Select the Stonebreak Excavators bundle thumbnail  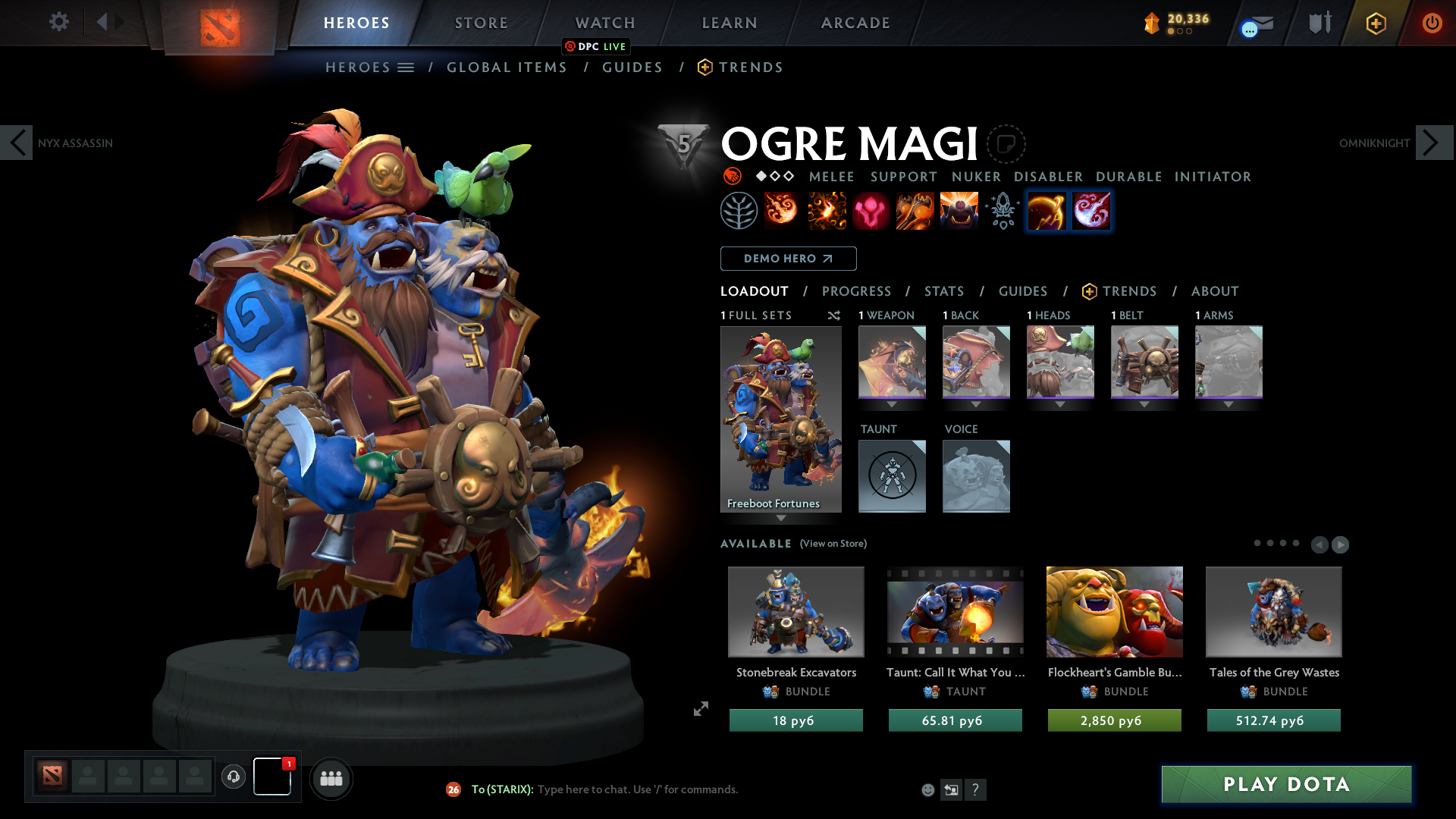[795, 612]
